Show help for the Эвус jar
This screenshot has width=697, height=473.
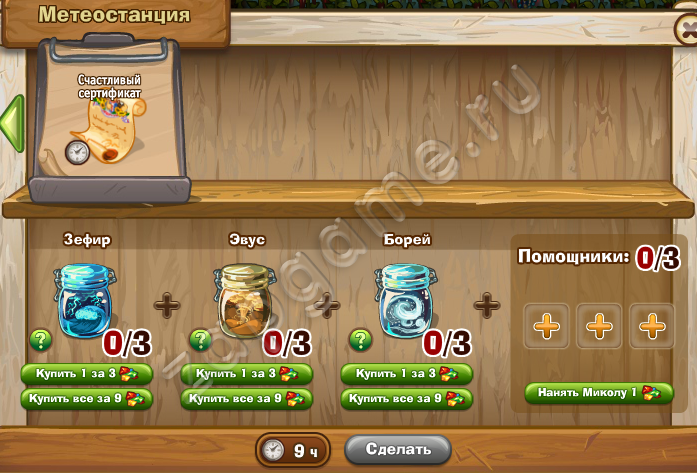tap(200, 340)
